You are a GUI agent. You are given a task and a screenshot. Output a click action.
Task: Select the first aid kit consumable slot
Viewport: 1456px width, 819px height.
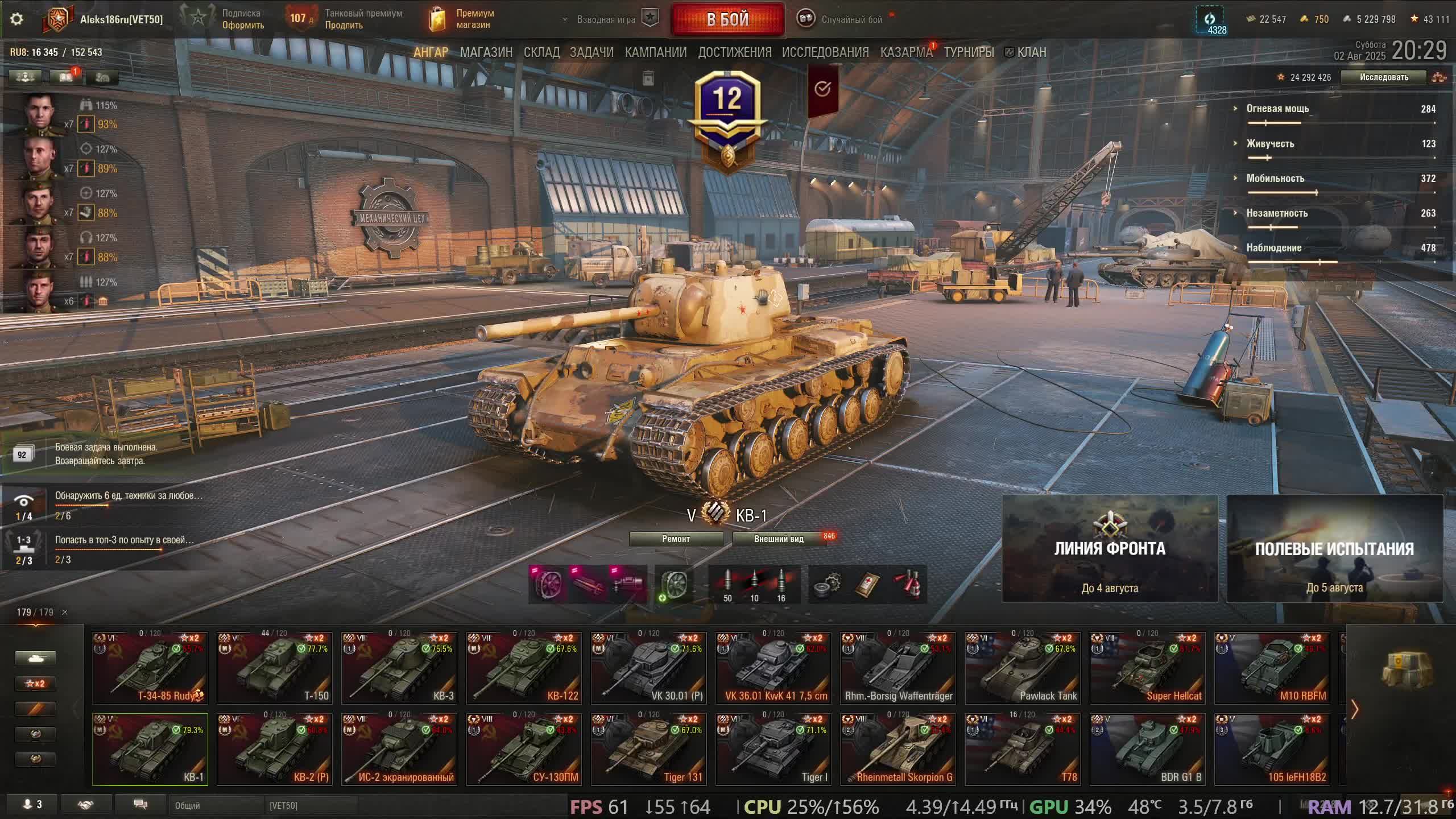(x=867, y=584)
